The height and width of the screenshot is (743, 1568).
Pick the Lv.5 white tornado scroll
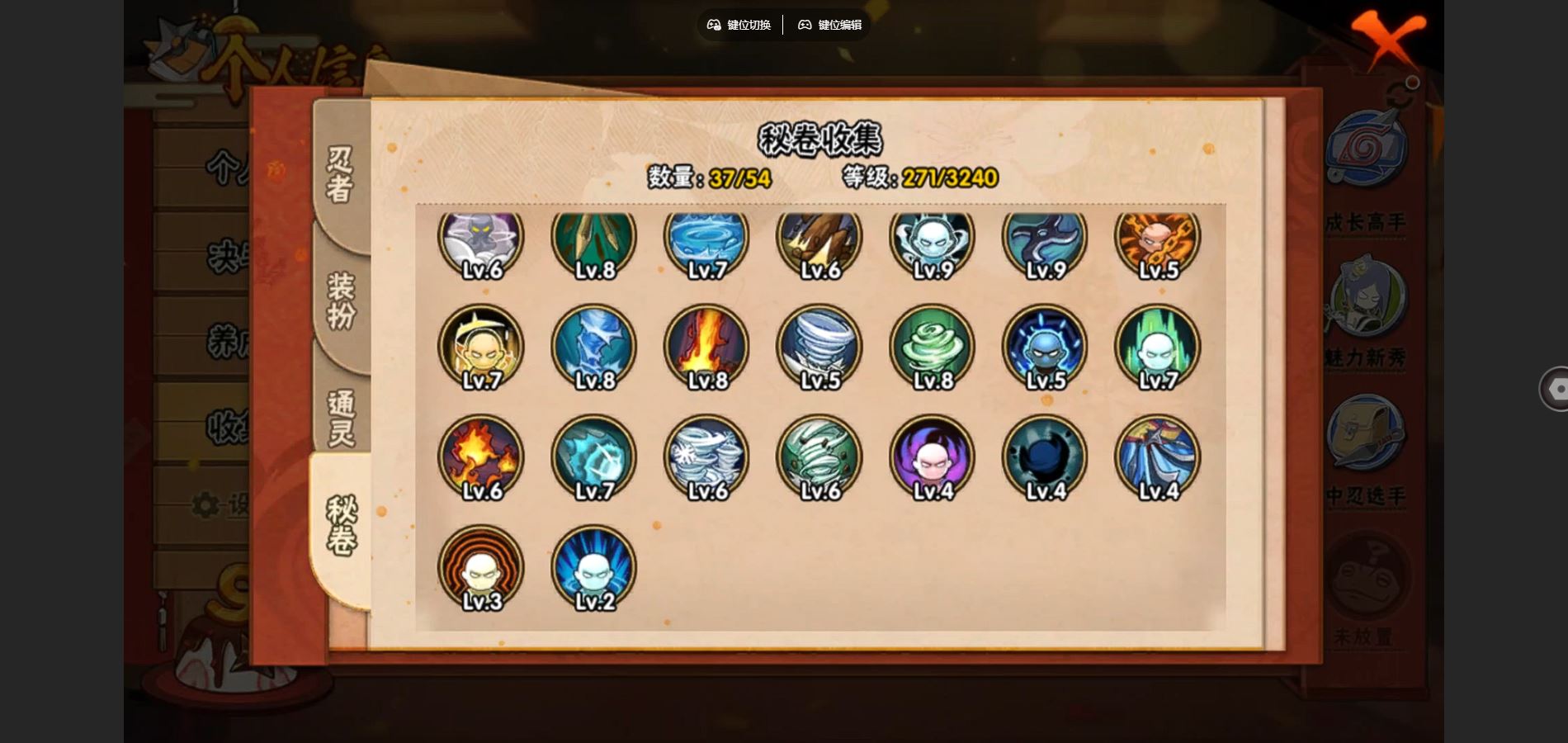tap(819, 347)
